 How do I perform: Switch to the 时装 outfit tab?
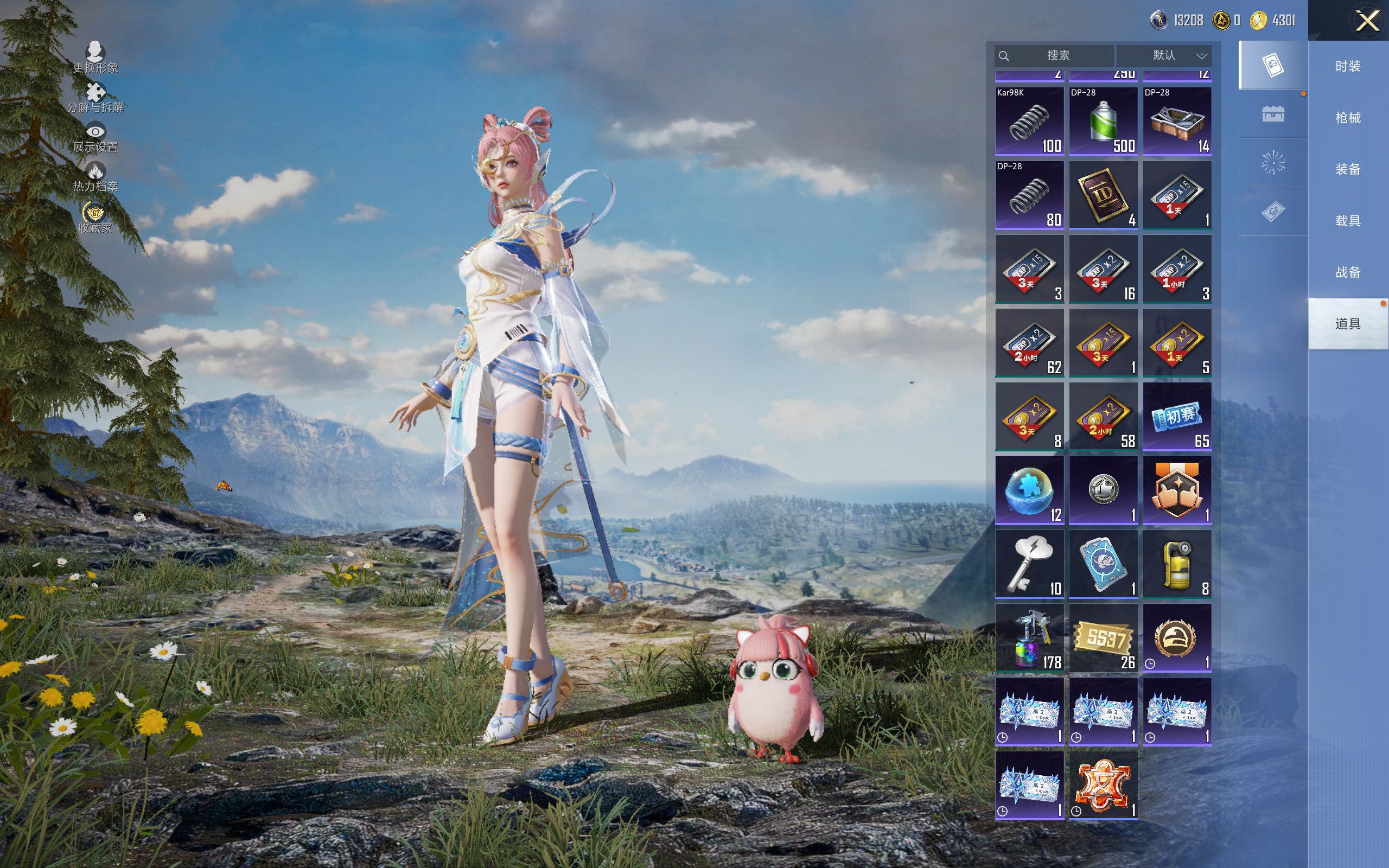[x=1347, y=67]
